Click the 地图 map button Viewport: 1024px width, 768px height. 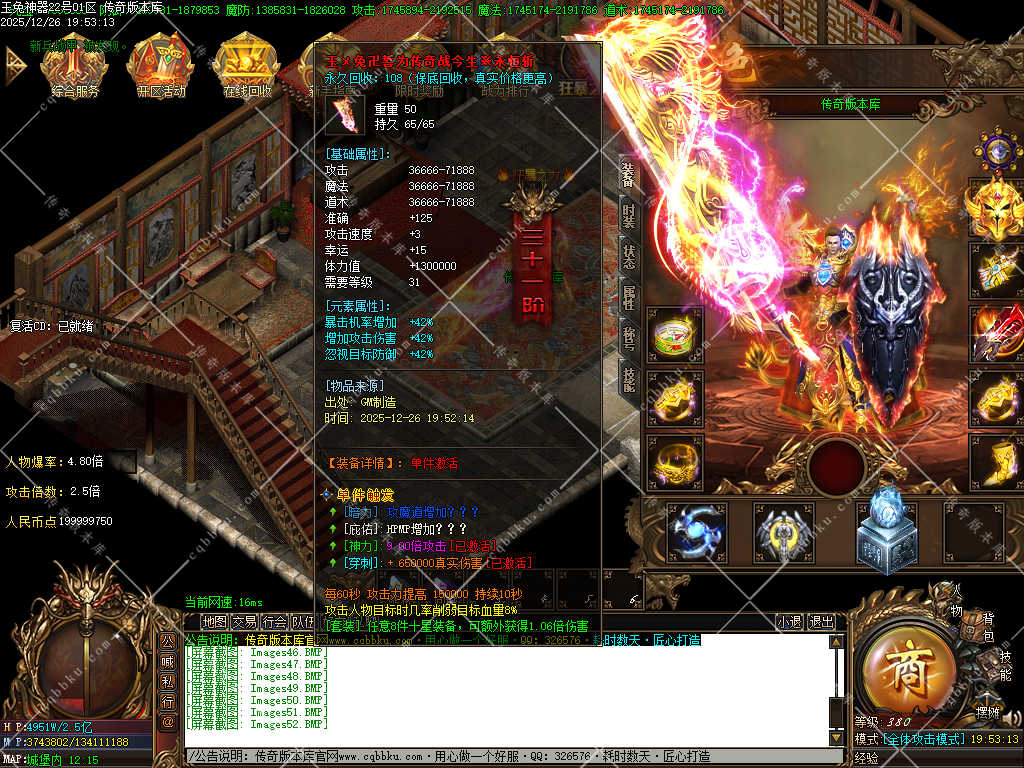click(214, 622)
